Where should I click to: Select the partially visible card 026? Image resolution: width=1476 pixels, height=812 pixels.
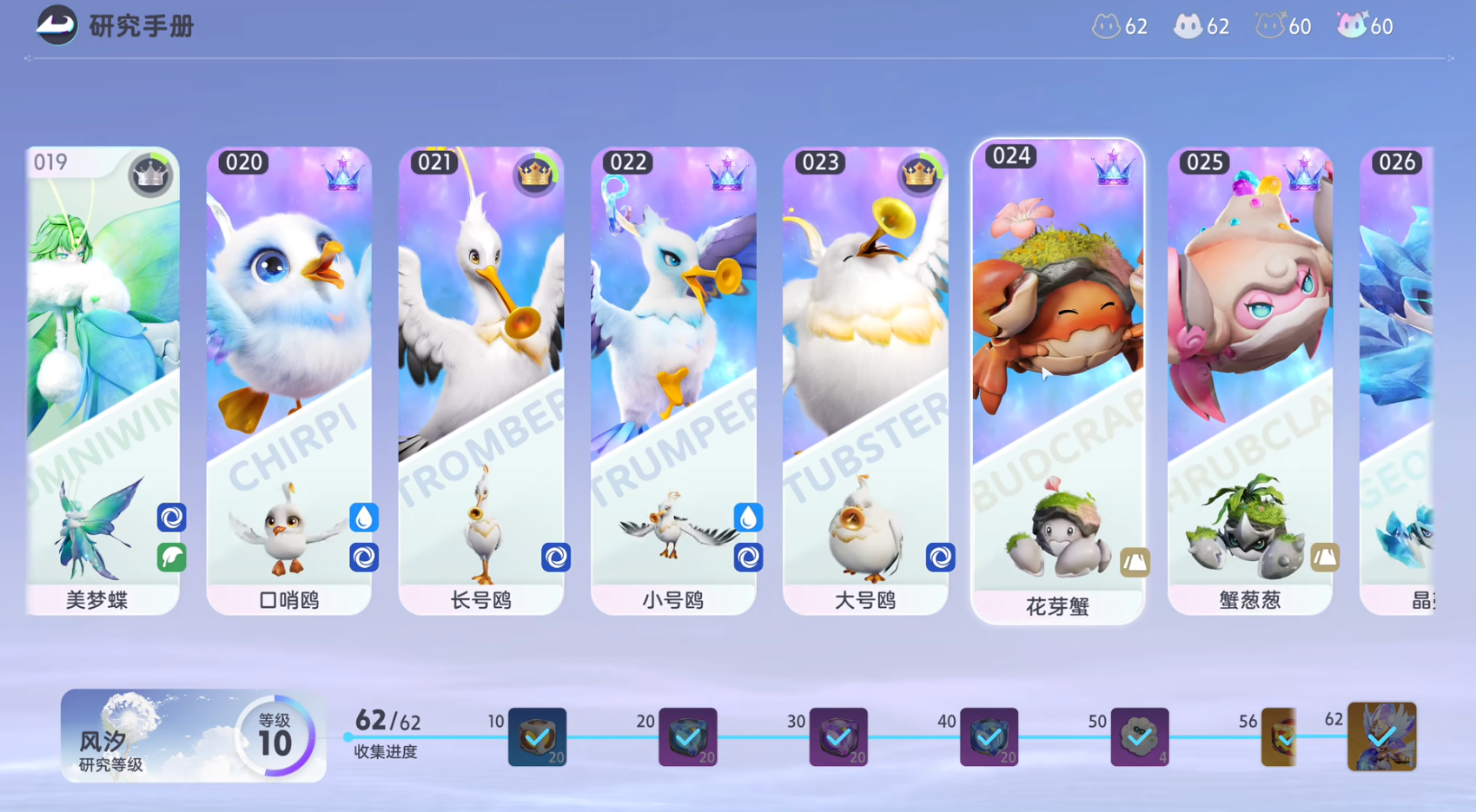tap(1397, 380)
